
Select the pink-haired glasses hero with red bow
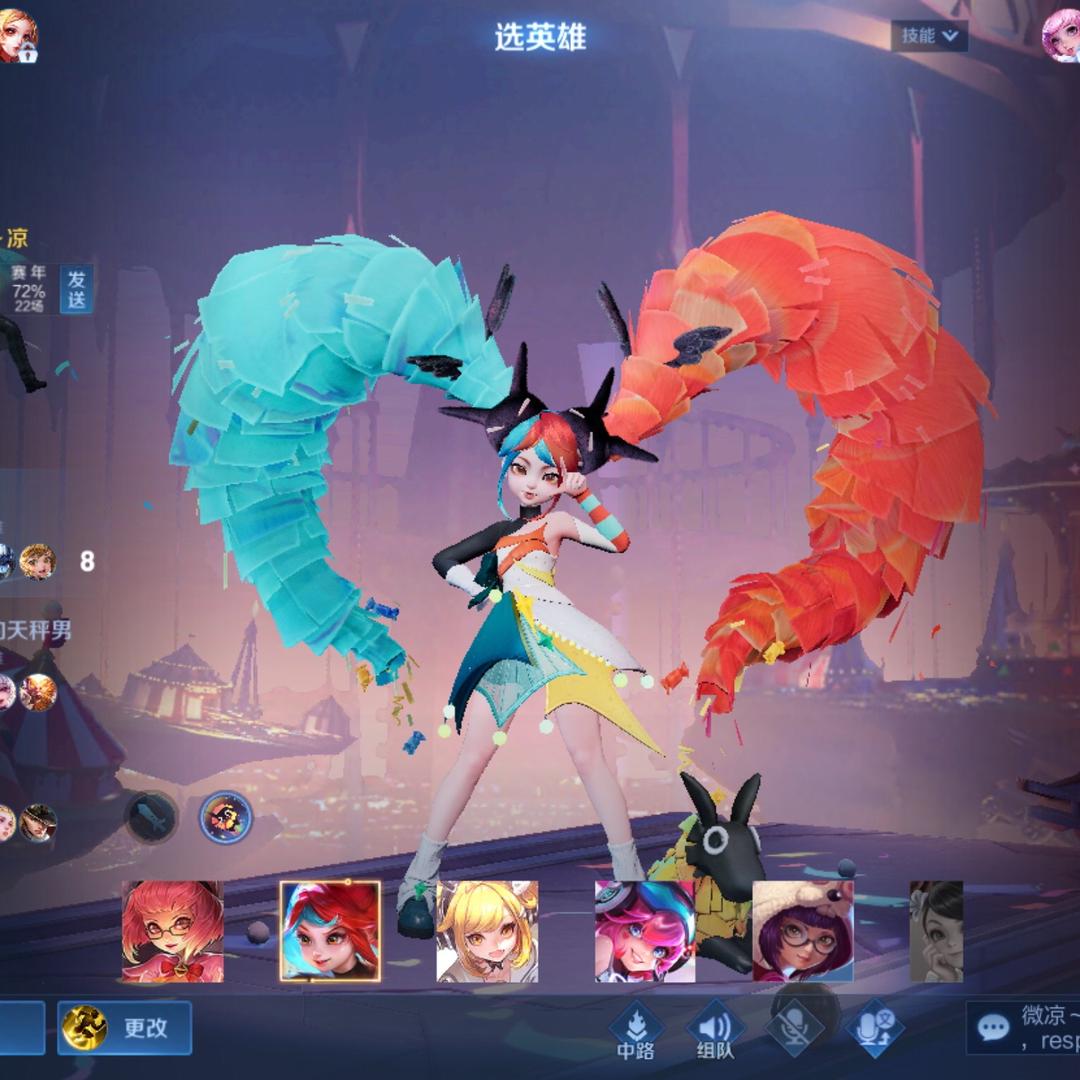click(x=172, y=931)
